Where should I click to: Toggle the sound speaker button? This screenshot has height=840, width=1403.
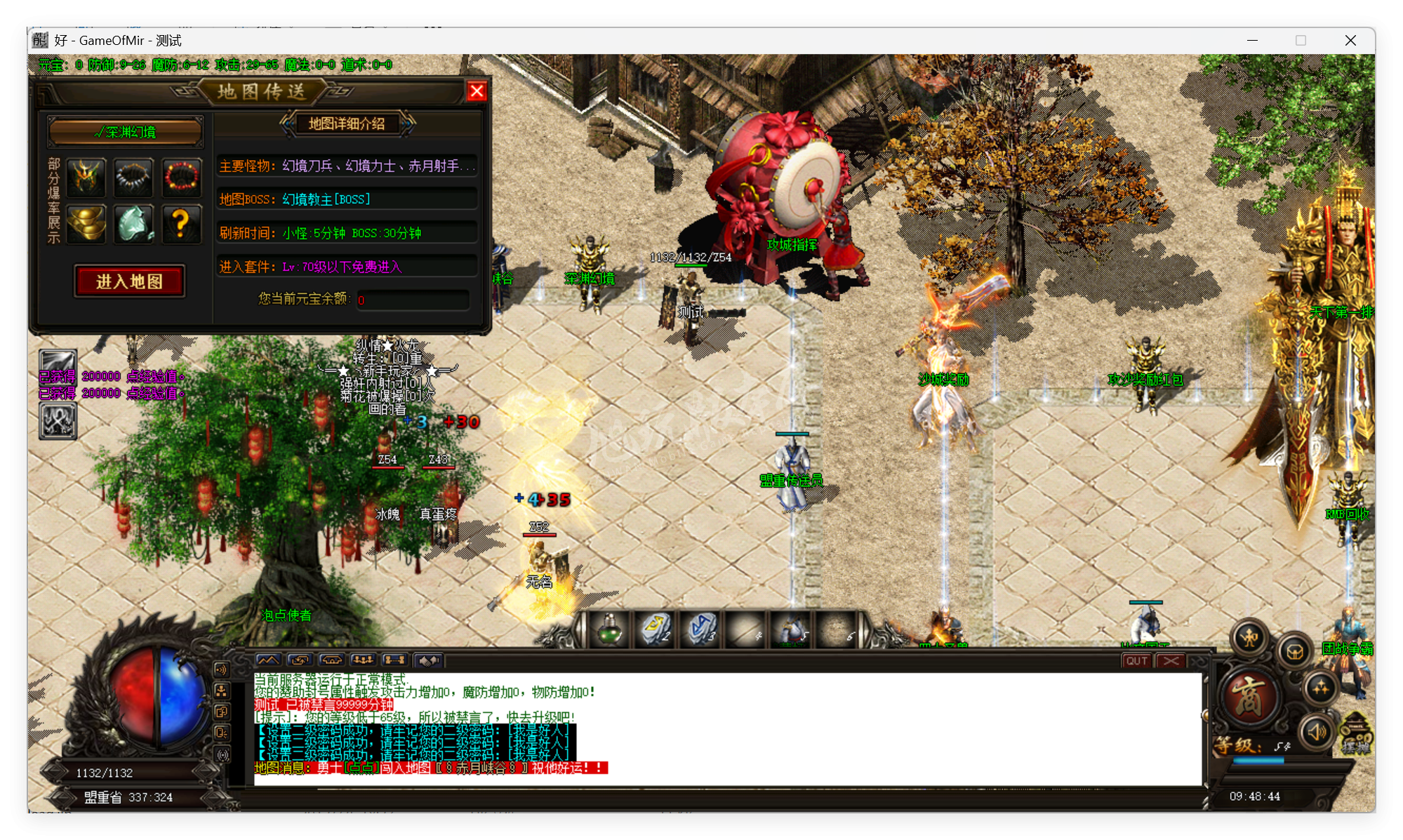(1317, 732)
